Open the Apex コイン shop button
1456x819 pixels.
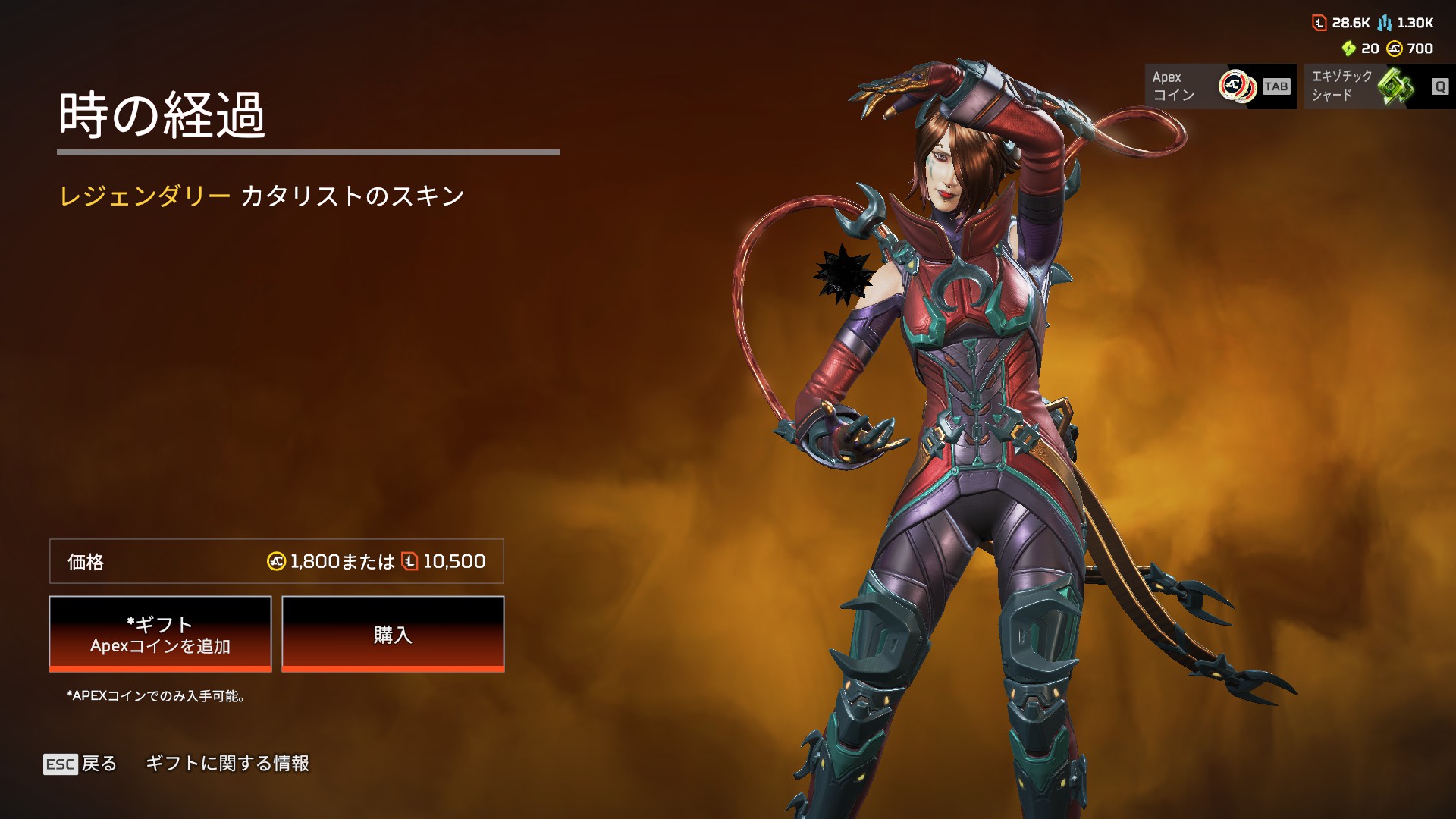pyautogui.click(x=1220, y=86)
